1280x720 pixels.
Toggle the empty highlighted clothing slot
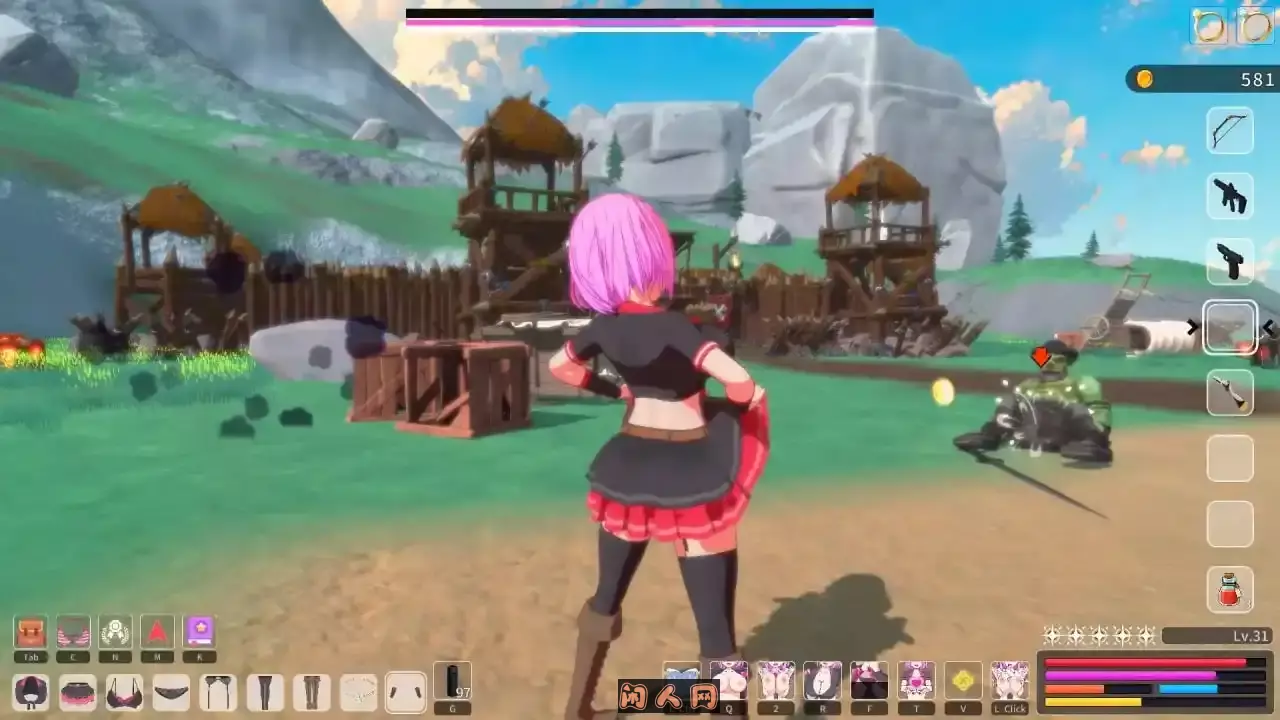[x=404, y=692]
